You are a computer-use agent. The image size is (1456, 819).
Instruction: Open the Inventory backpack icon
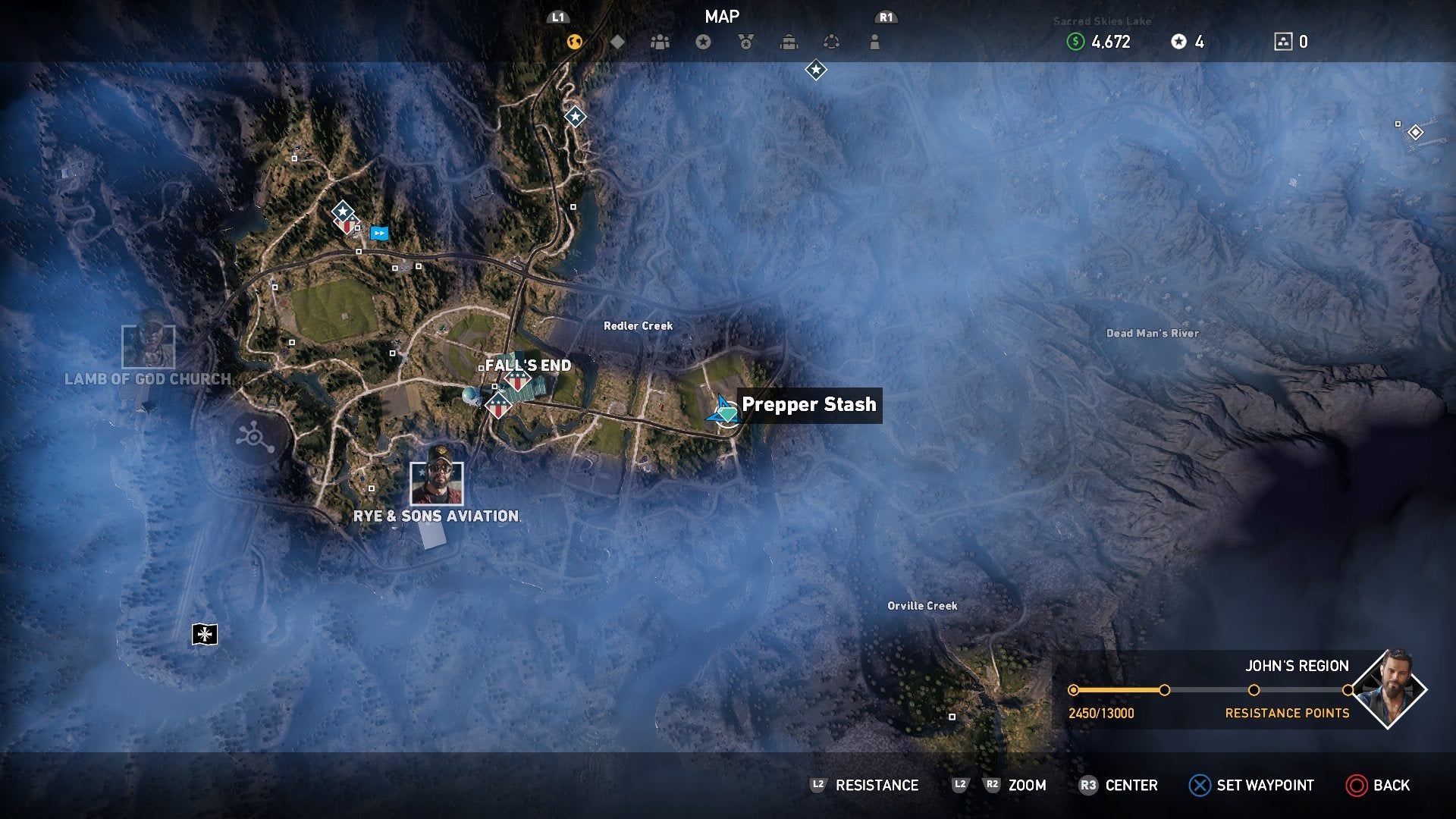click(x=789, y=42)
